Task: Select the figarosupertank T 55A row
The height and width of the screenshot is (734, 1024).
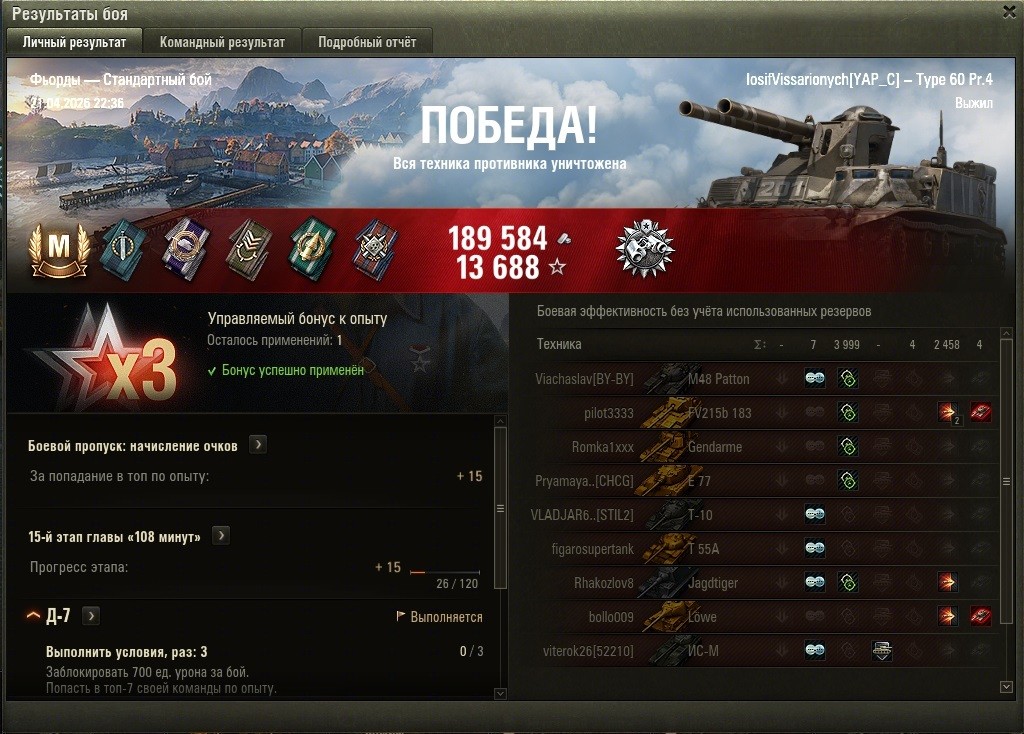Action: 760,549
